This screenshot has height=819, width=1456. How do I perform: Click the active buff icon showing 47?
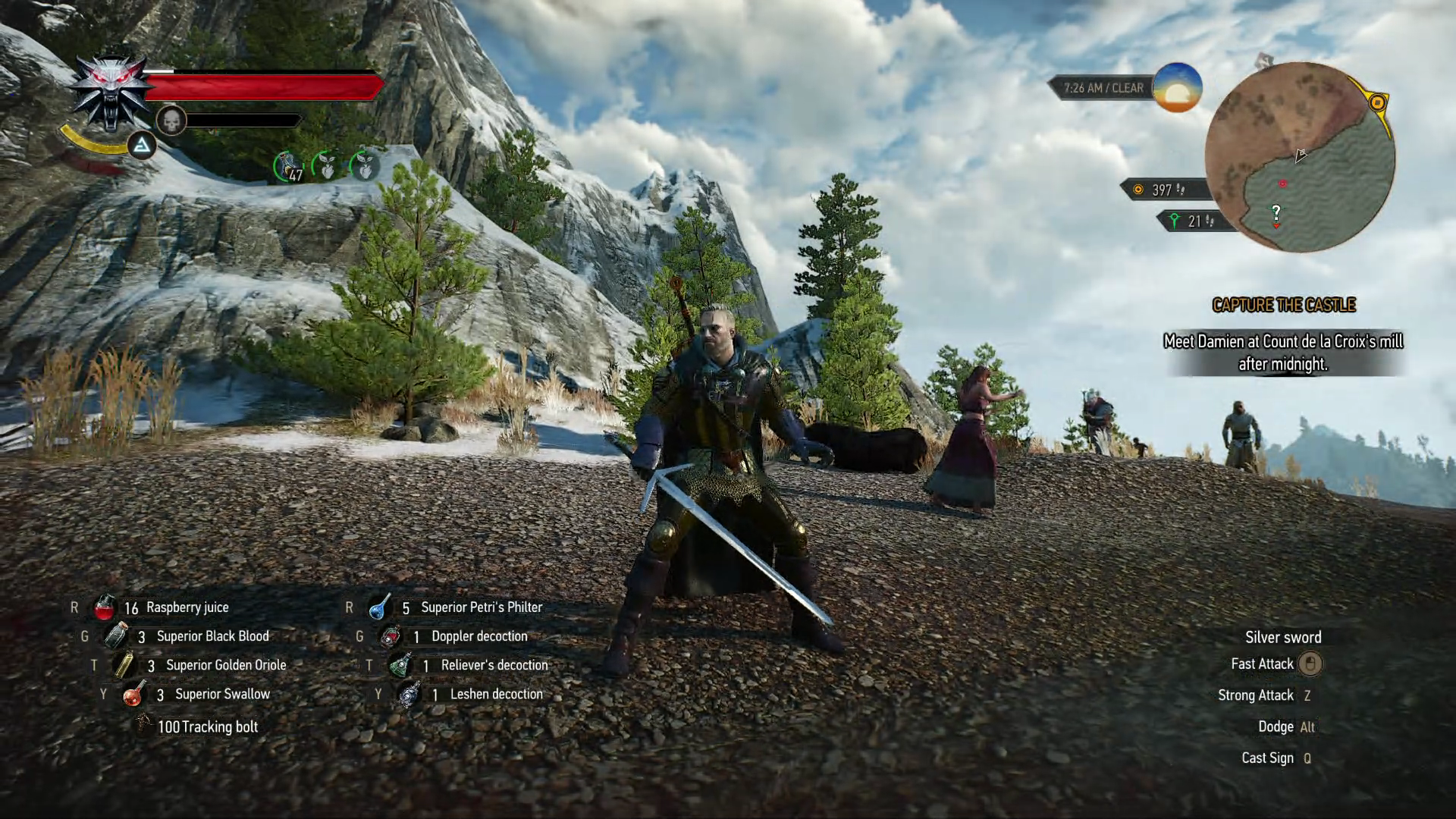click(x=289, y=167)
